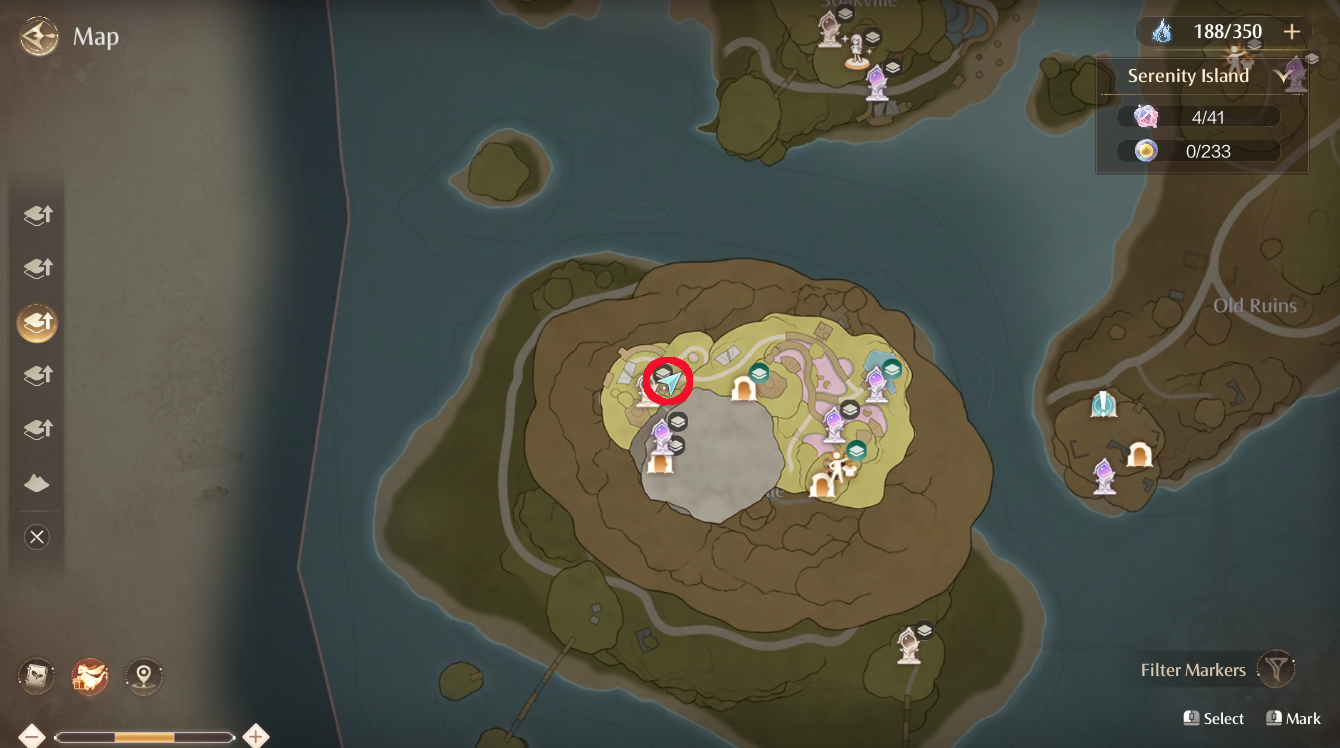Click the flying pet gift icon
The image size is (1340, 748).
pos(88,675)
